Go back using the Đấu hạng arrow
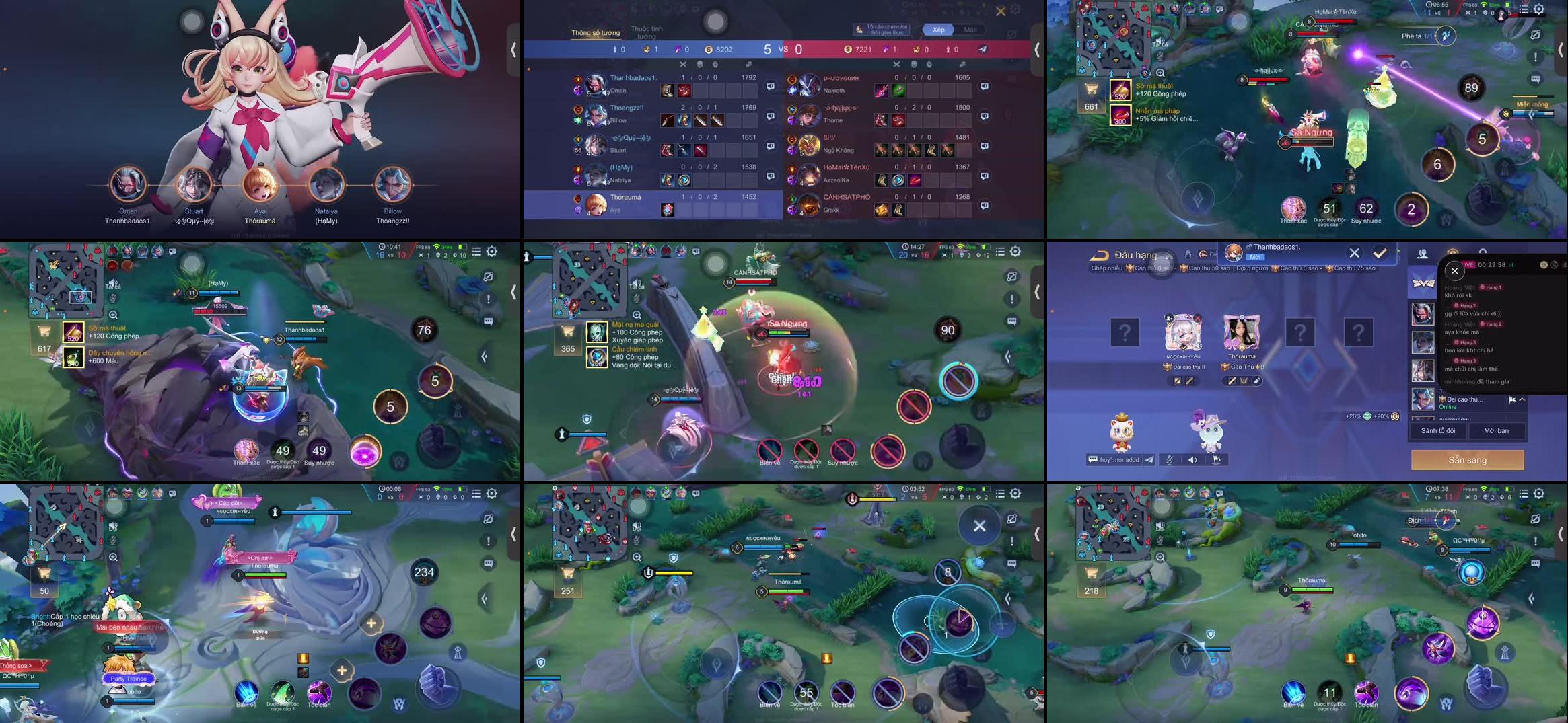 [x=1099, y=255]
